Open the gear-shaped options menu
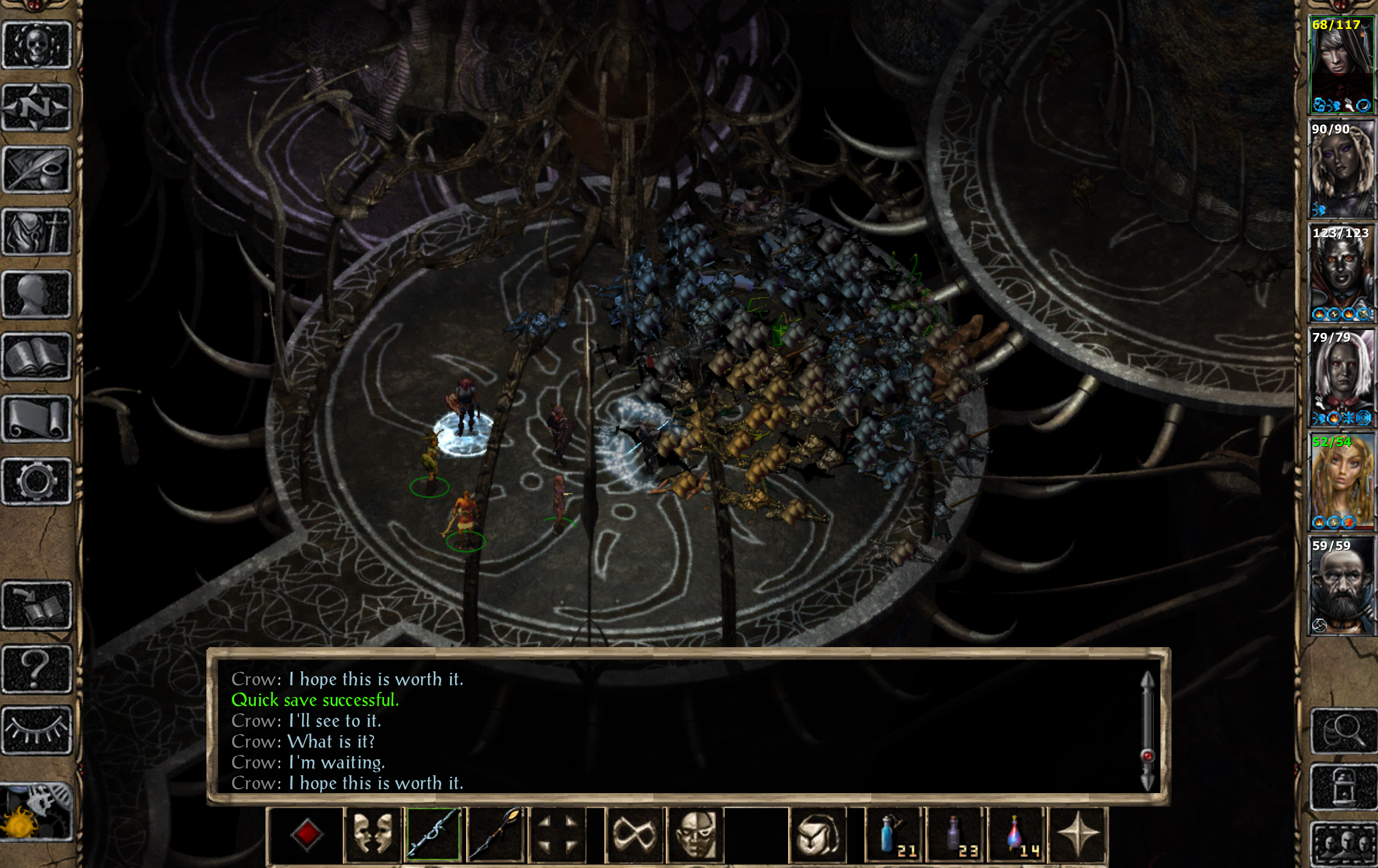Image resolution: width=1378 pixels, height=868 pixels. 37,481
